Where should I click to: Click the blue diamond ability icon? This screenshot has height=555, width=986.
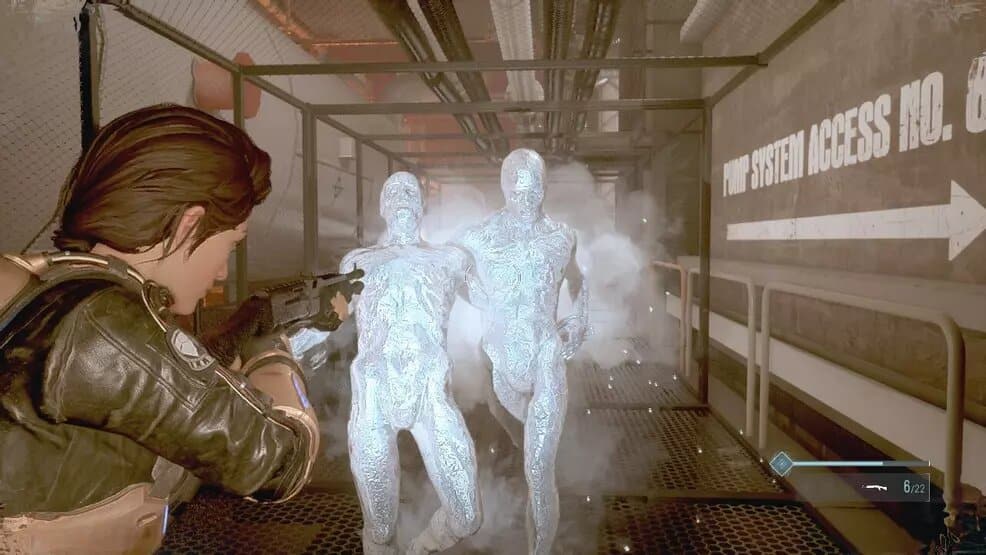point(781,462)
